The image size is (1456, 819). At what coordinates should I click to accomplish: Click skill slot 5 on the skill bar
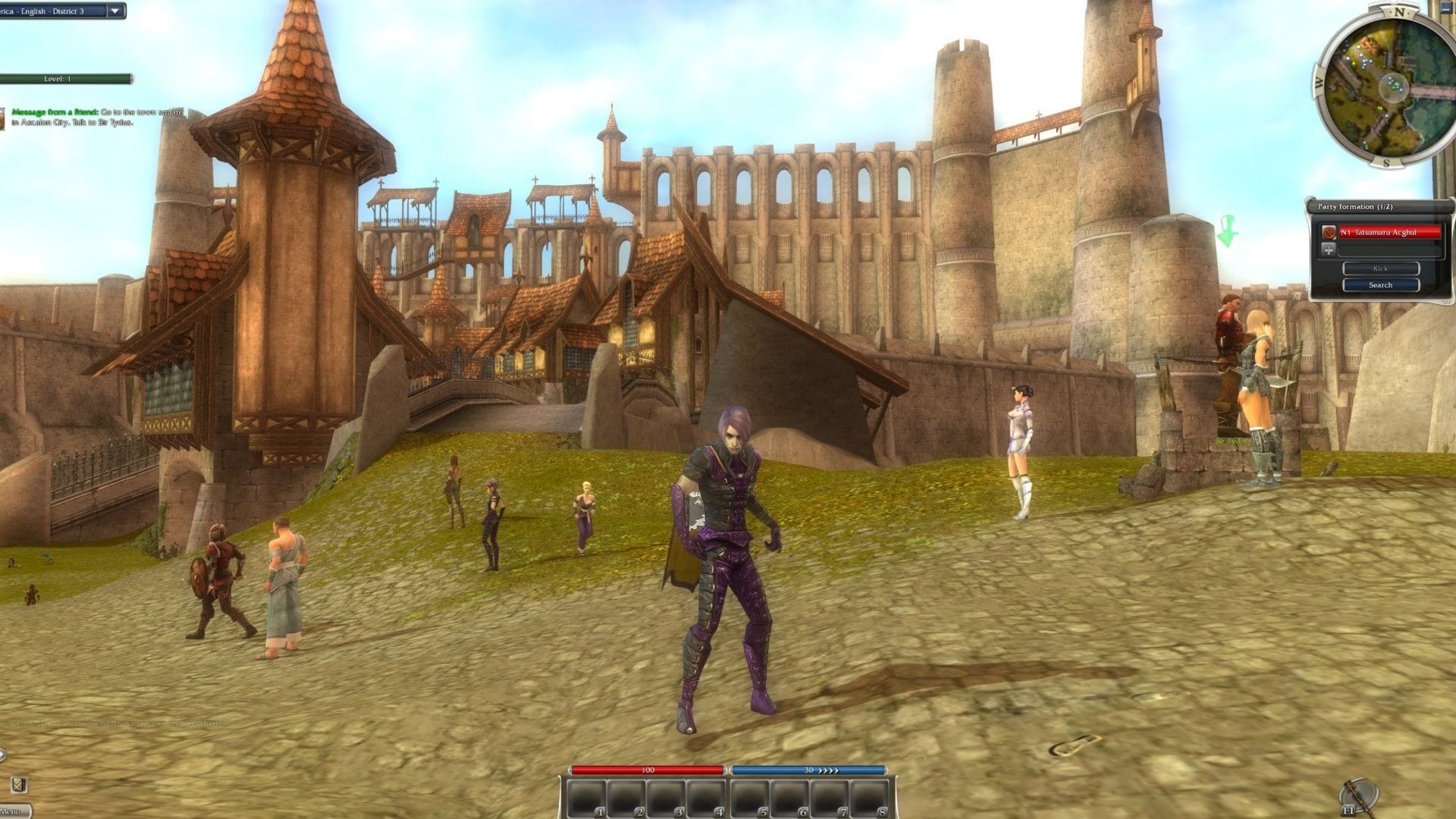[x=748, y=798]
